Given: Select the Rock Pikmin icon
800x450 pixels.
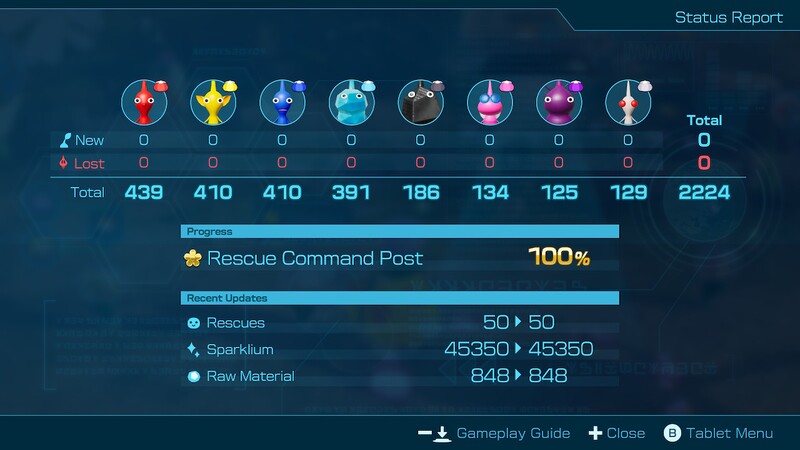Looking at the screenshot, I should [x=419, y=101].
